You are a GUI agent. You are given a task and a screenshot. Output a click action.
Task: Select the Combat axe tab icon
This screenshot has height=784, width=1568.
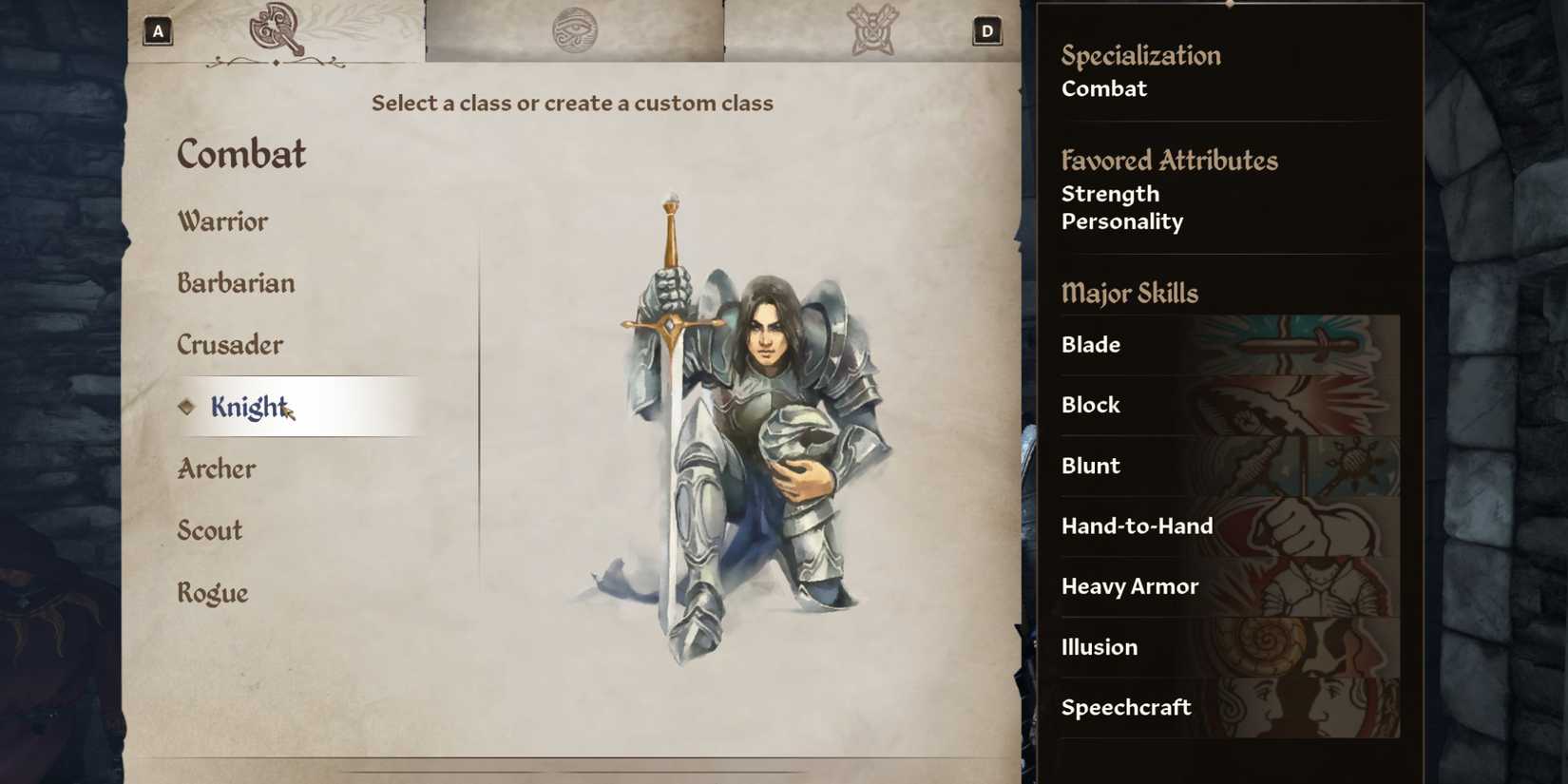click(275, 30)
